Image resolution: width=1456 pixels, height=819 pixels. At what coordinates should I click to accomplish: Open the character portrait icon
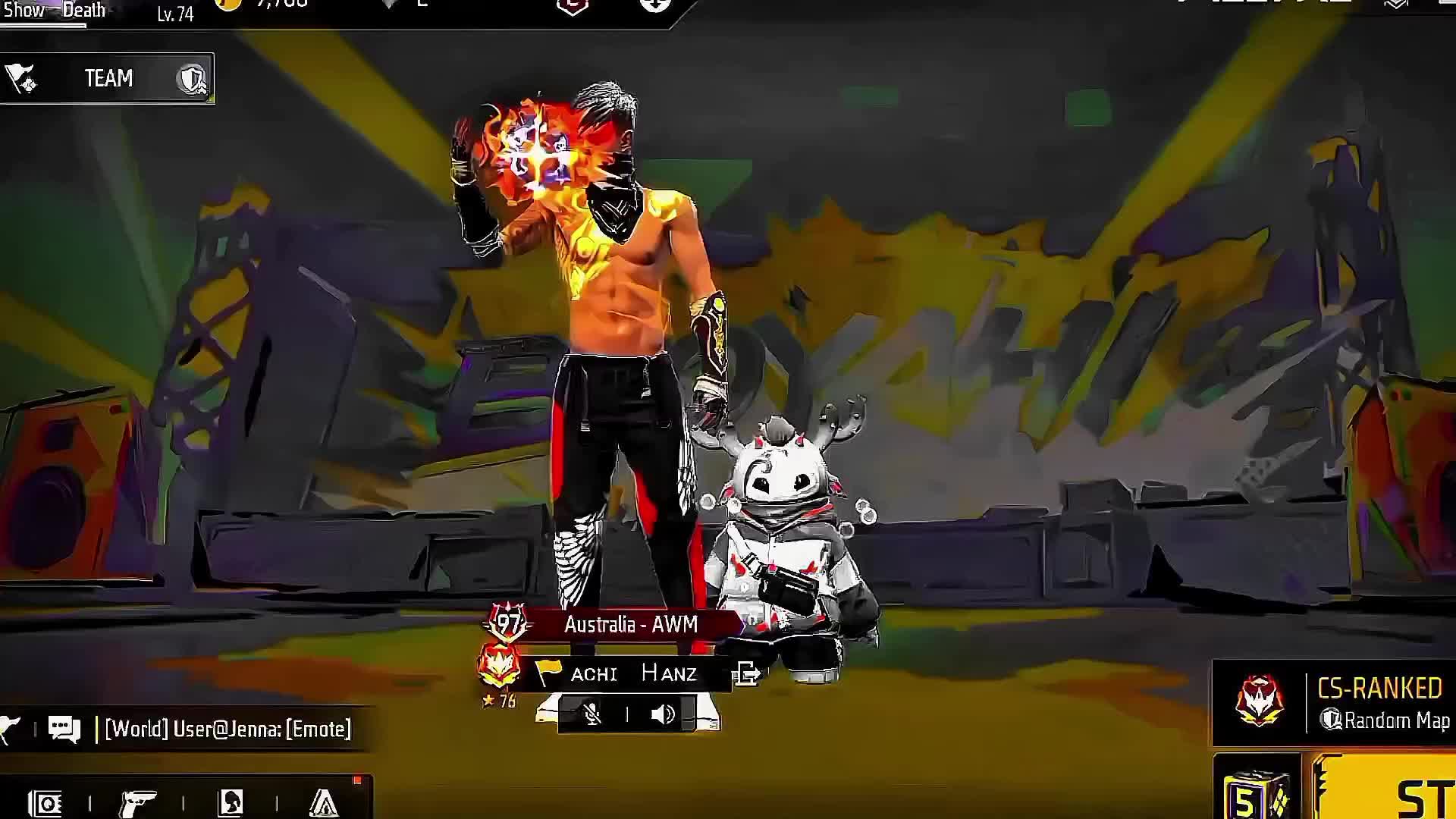click(231, 802)
